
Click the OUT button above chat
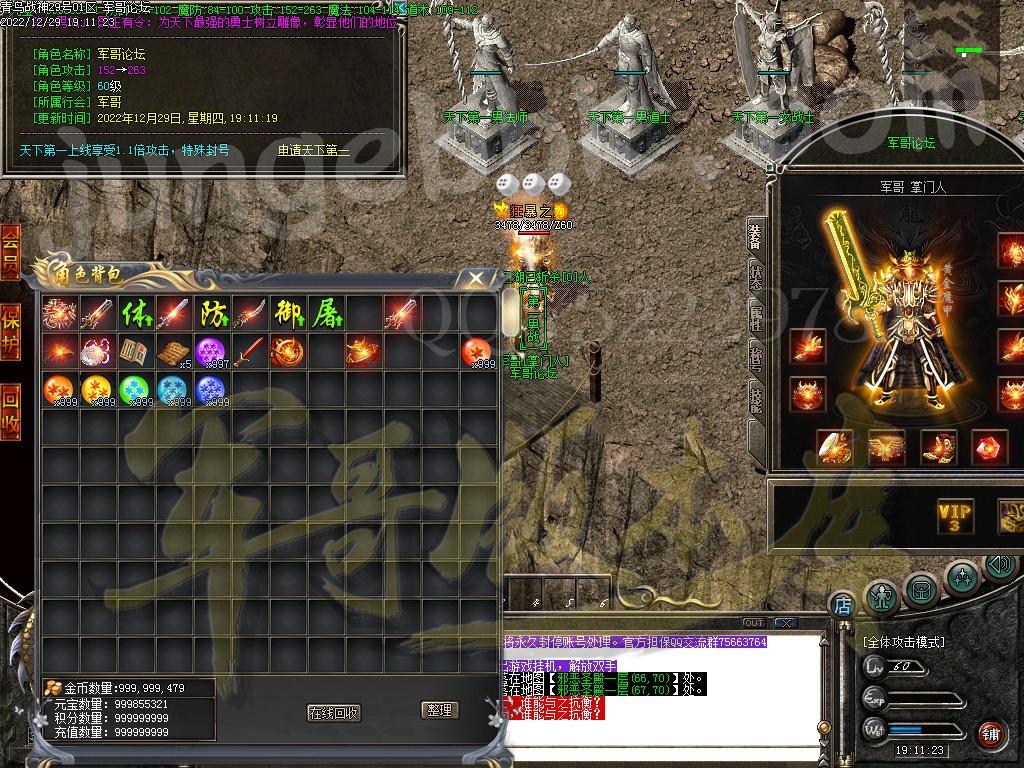(x=754, y=623)
